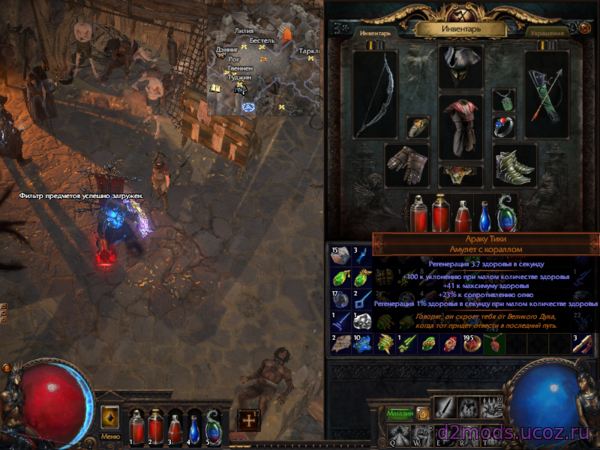Choose the red body armour slot

[460, 123]
